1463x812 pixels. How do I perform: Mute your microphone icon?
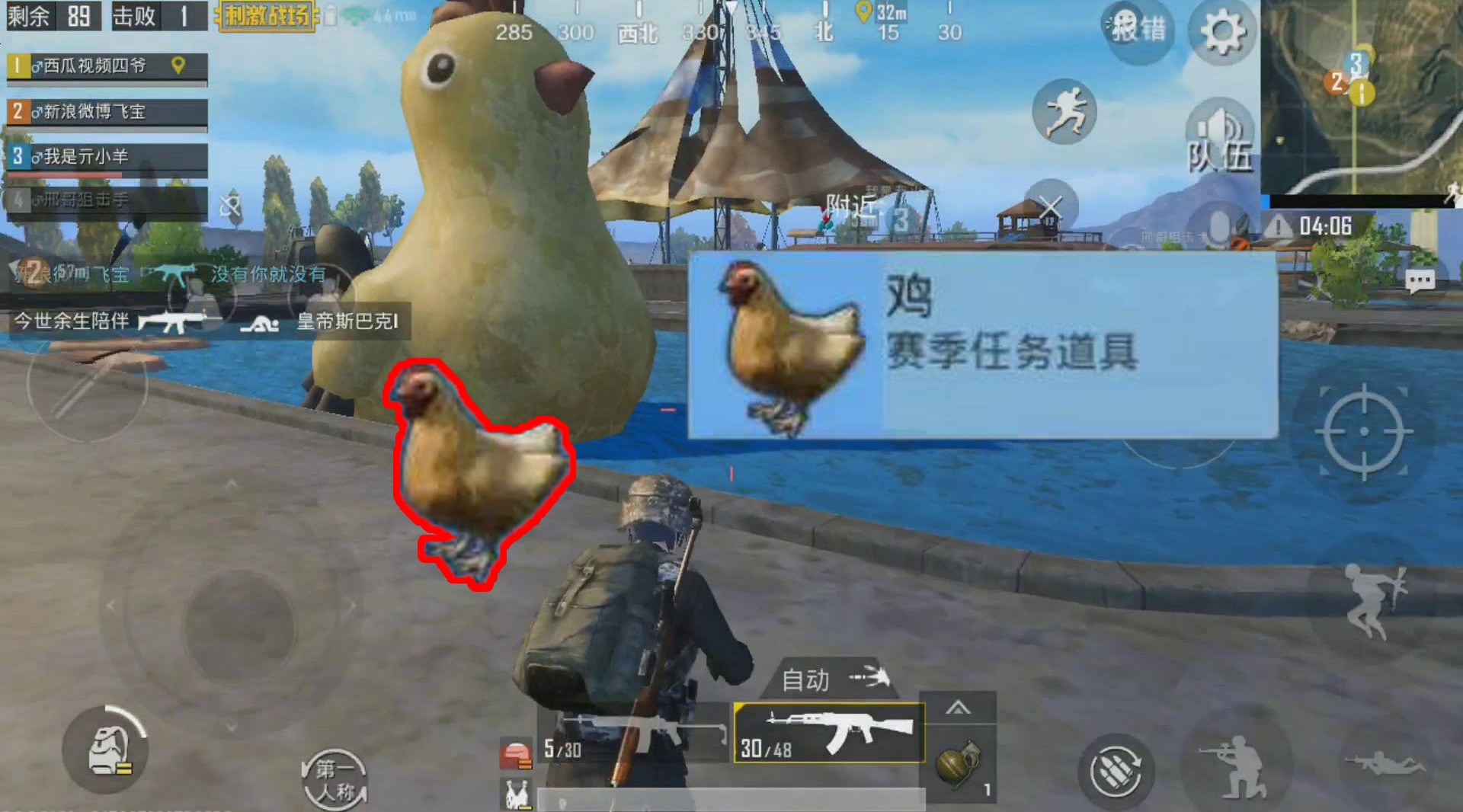(1218, 224)
